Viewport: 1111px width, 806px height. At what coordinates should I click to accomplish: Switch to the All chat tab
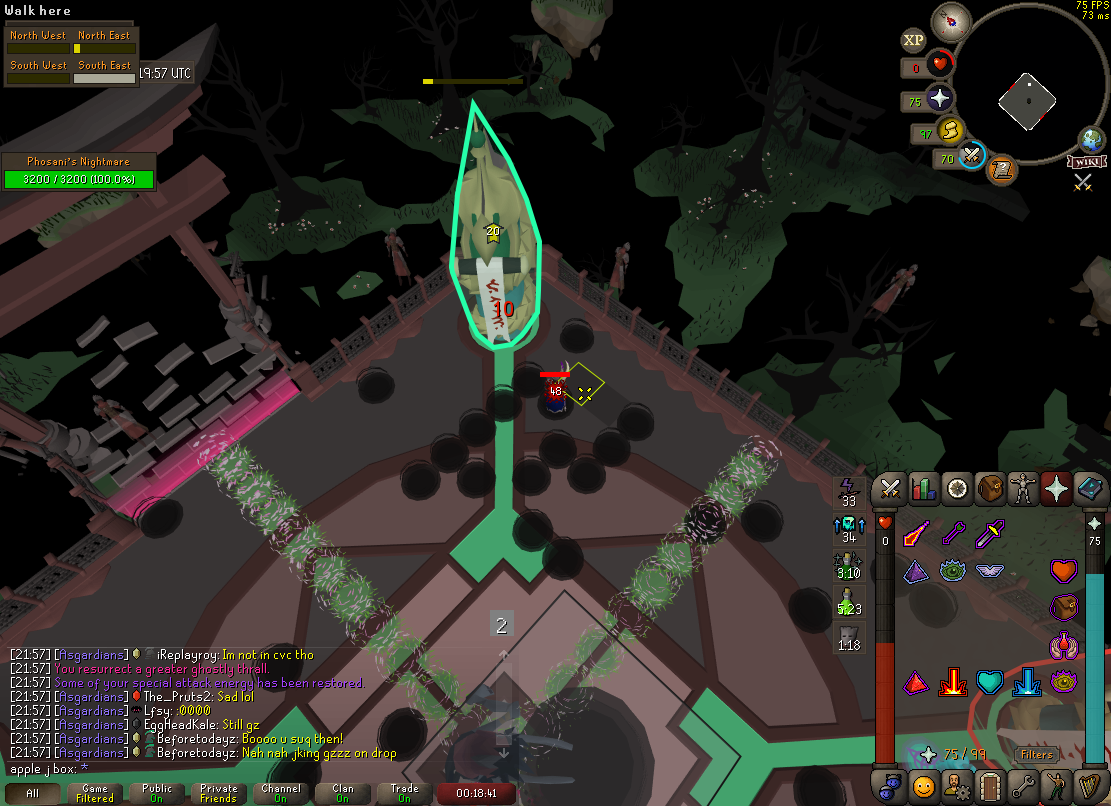[x=33, y=794]
